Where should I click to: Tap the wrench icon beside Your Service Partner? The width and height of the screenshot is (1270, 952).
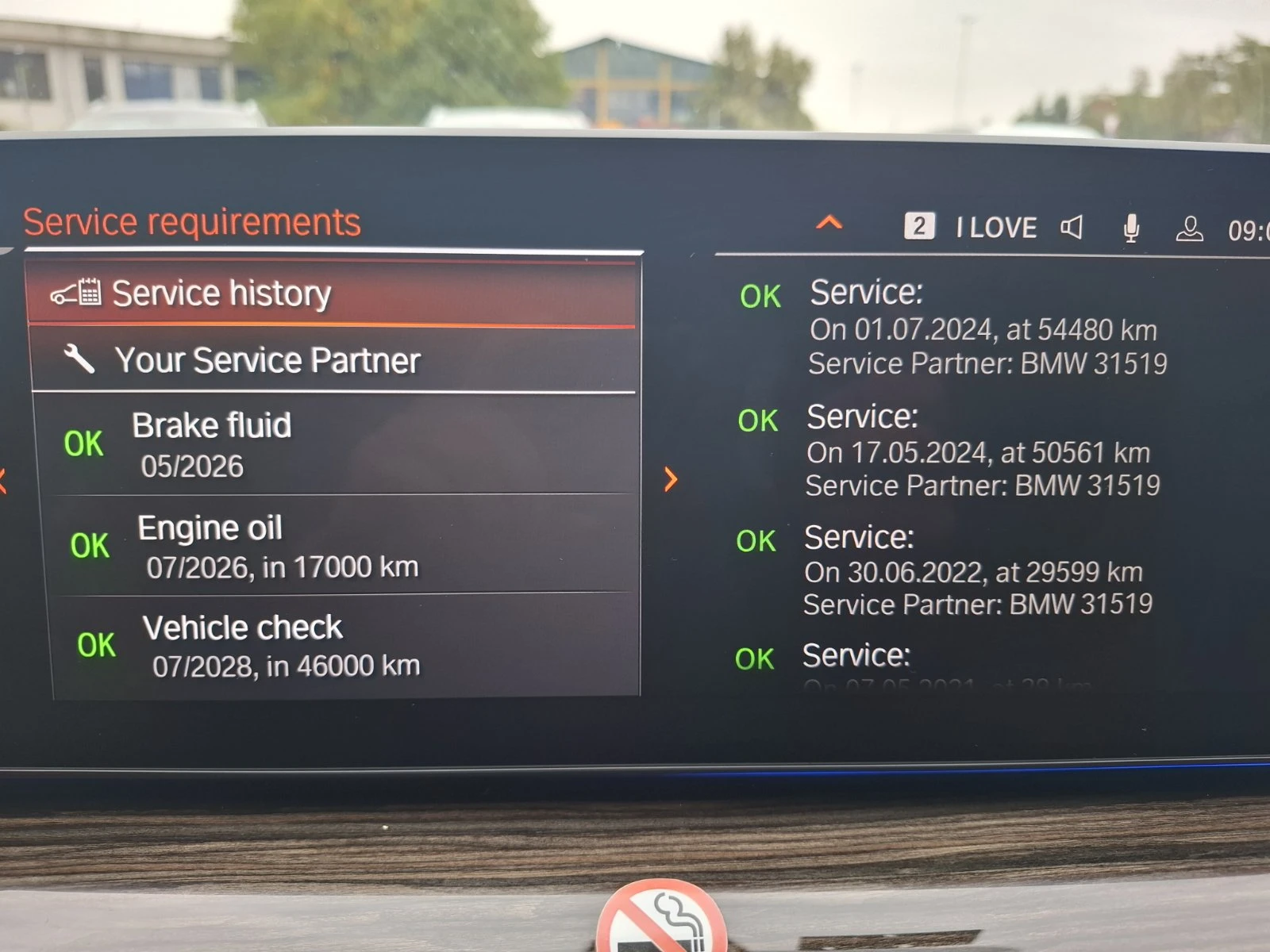(79, 359)
